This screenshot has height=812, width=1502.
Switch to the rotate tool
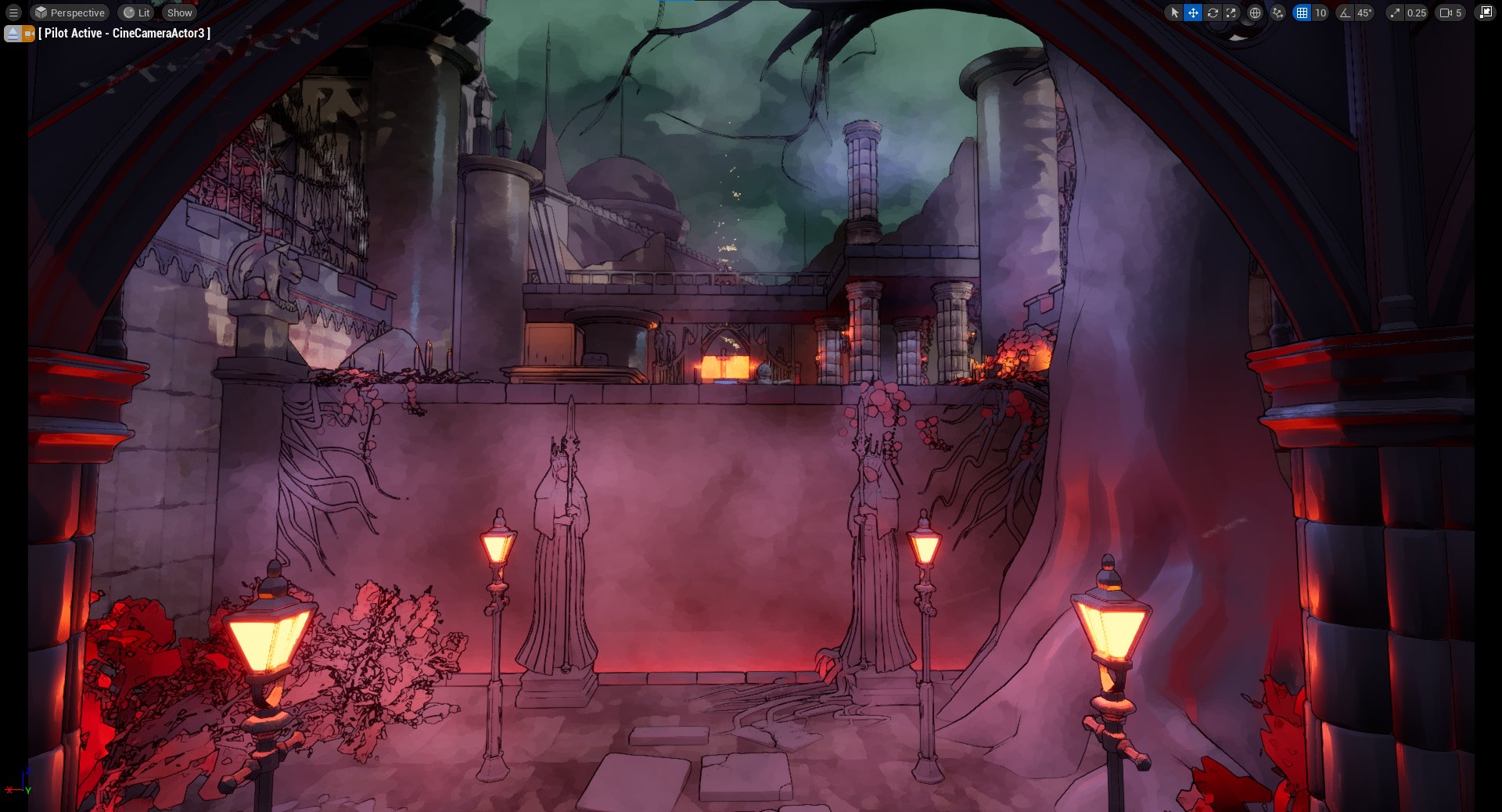(1213, 13)
